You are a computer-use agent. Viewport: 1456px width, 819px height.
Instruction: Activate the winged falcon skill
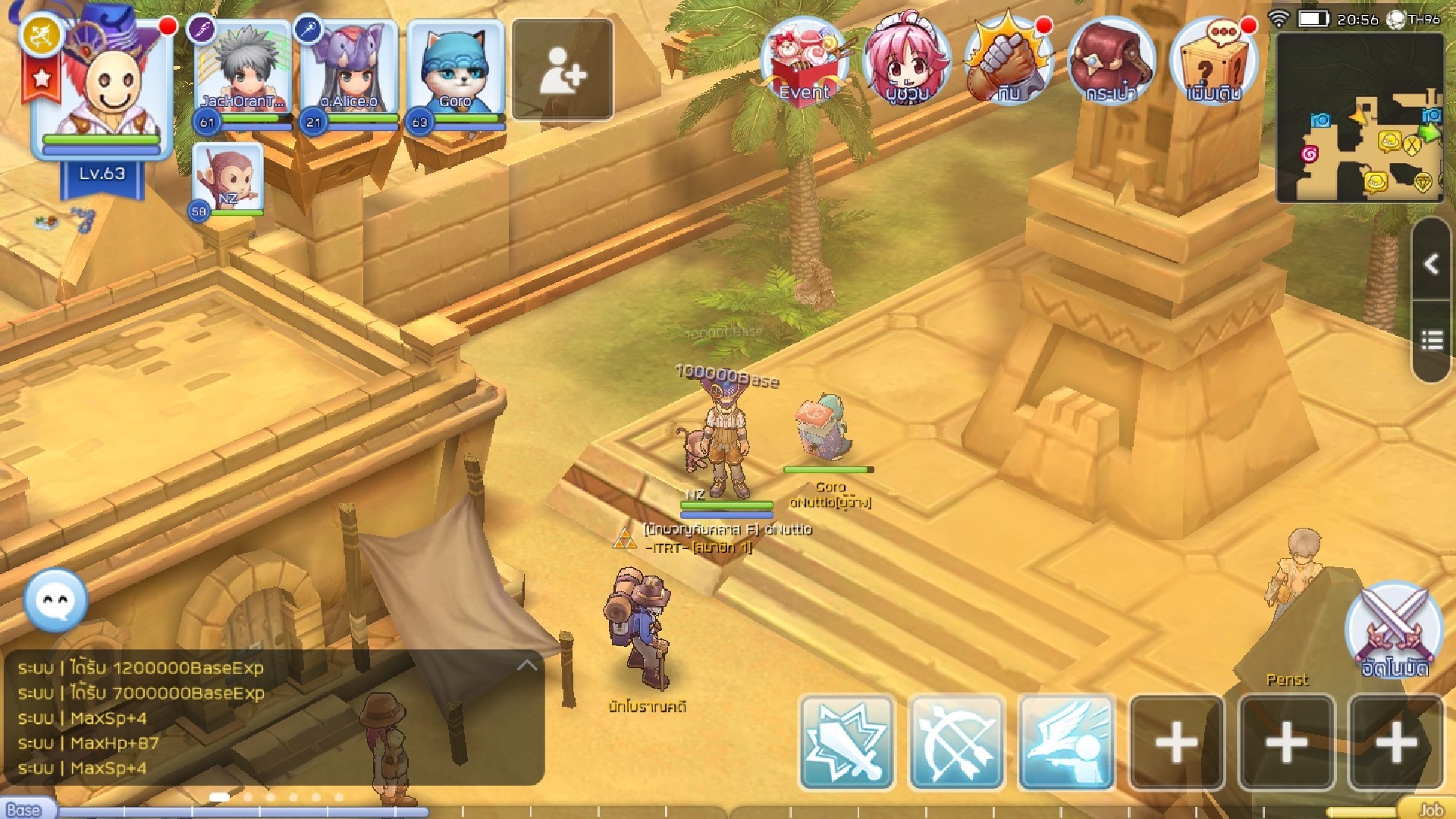(x=1067, y=742)
